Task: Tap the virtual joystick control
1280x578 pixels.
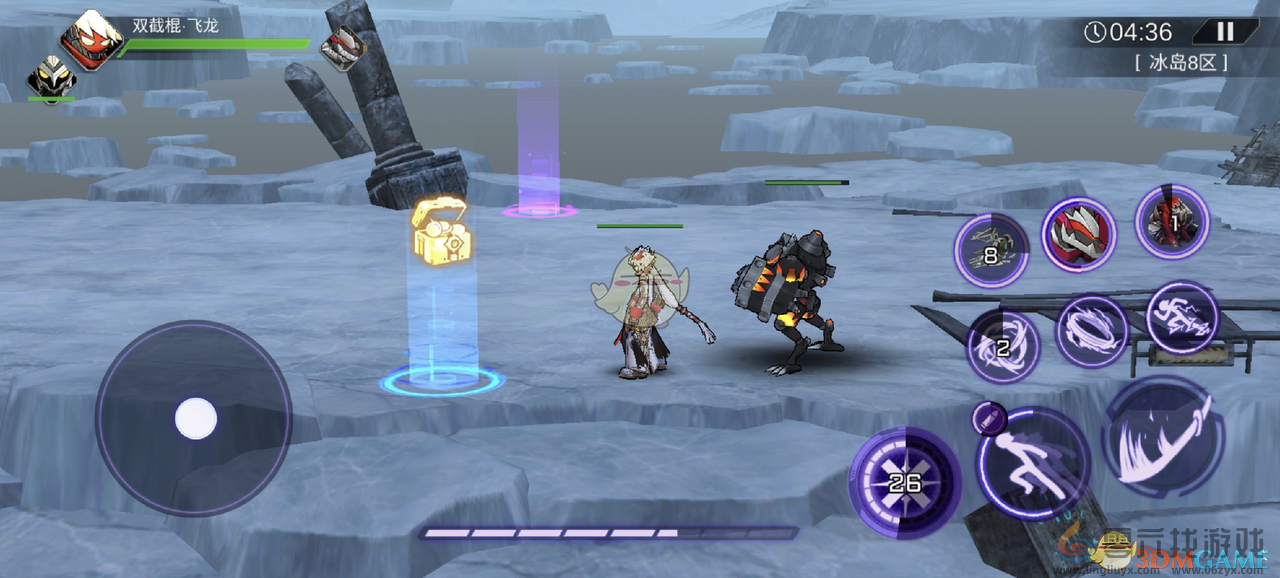Action: click(x=195, y=418)
